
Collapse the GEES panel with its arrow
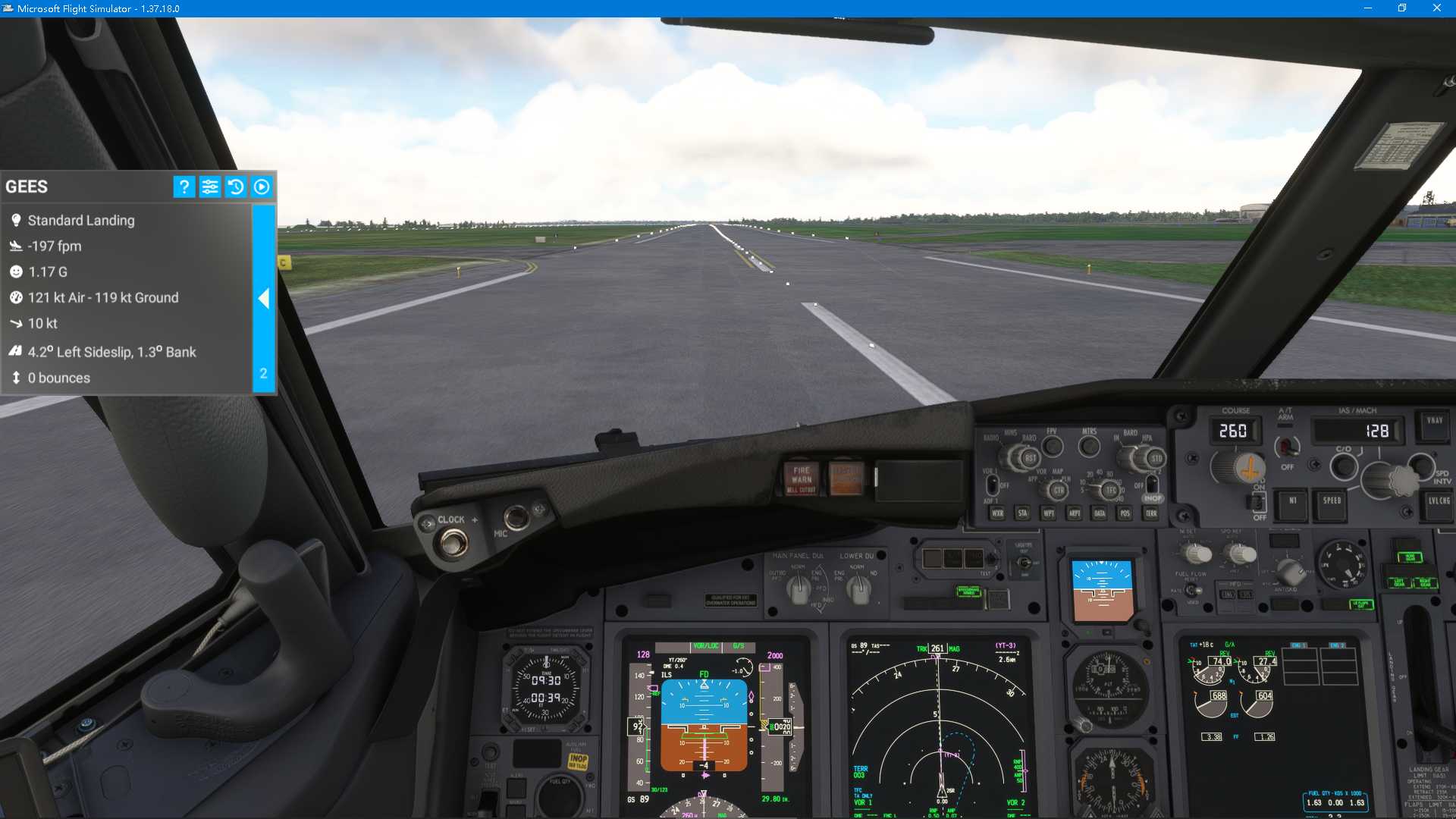pyautogui.click(x=264, y=299)
